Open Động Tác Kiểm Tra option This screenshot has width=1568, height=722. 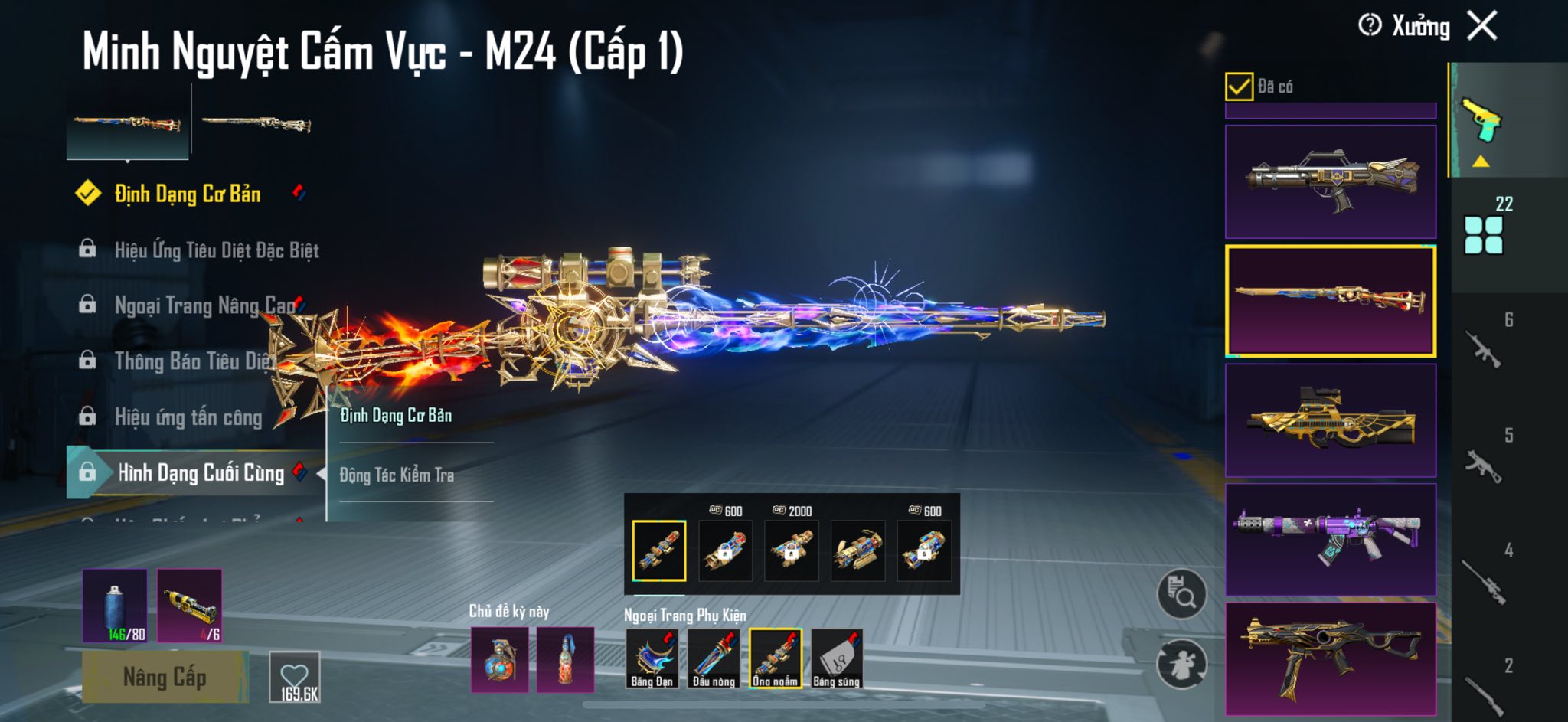pos(397,475)
